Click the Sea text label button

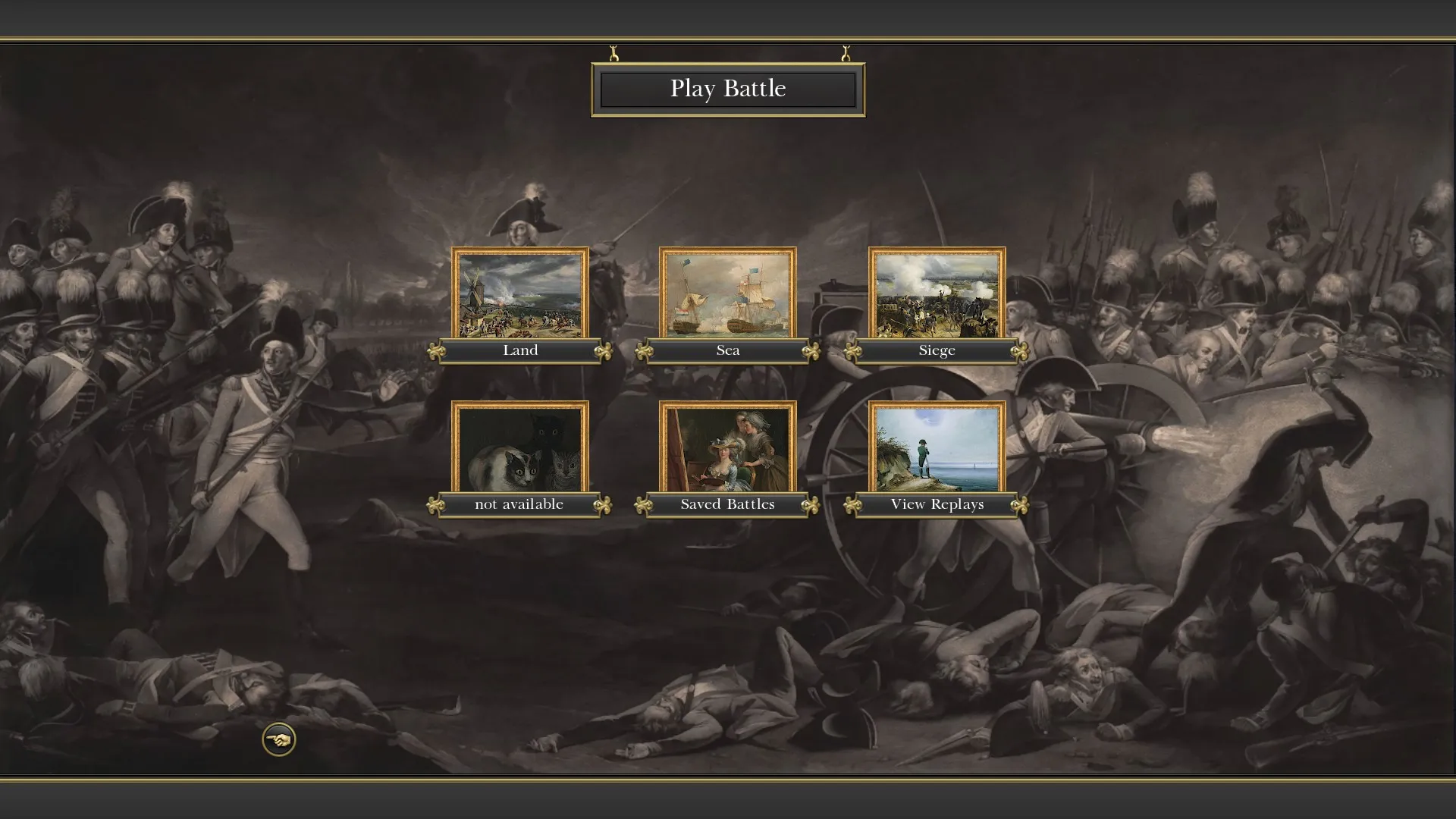728,350
